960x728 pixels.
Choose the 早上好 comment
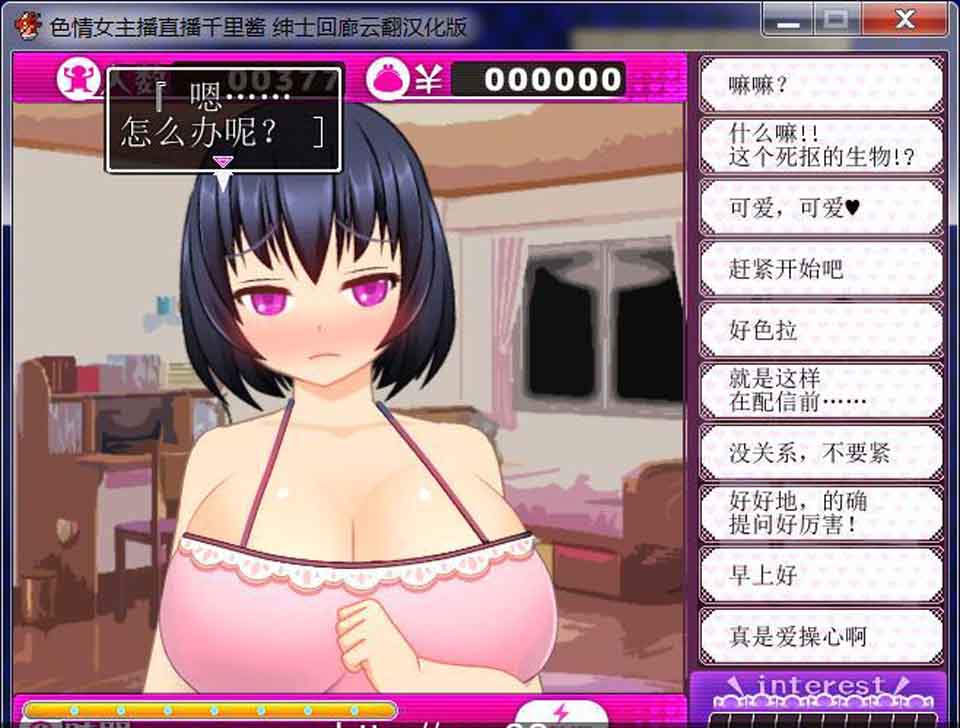coord(820,574)
